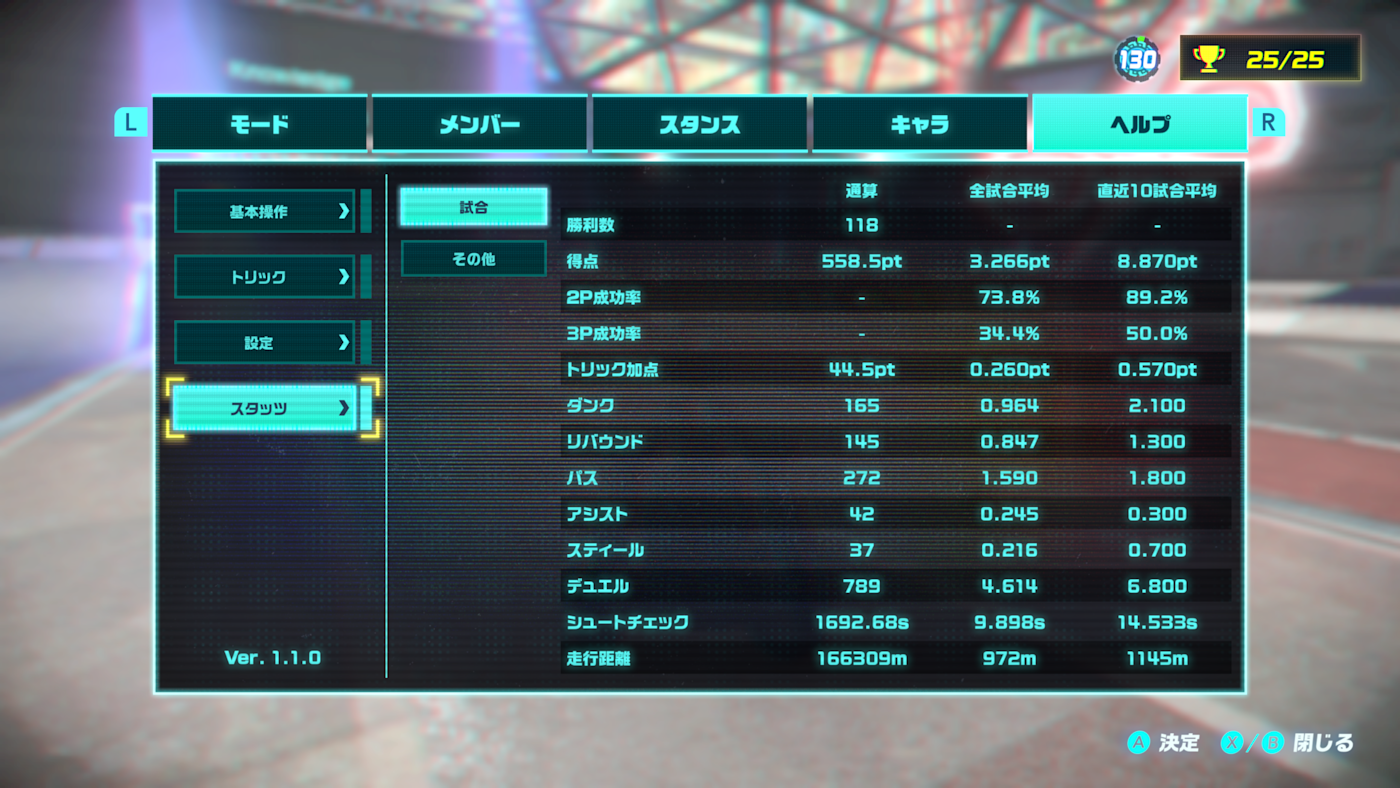Show the キャラ tab
The image size is (1400, 788).
(x=919, y=124)
